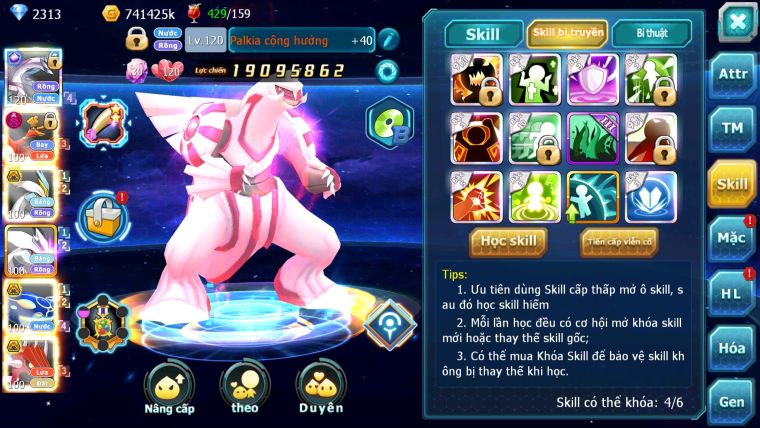Open Tiến cấp viễn cổ
760x428 pixels.
[619, 241]
